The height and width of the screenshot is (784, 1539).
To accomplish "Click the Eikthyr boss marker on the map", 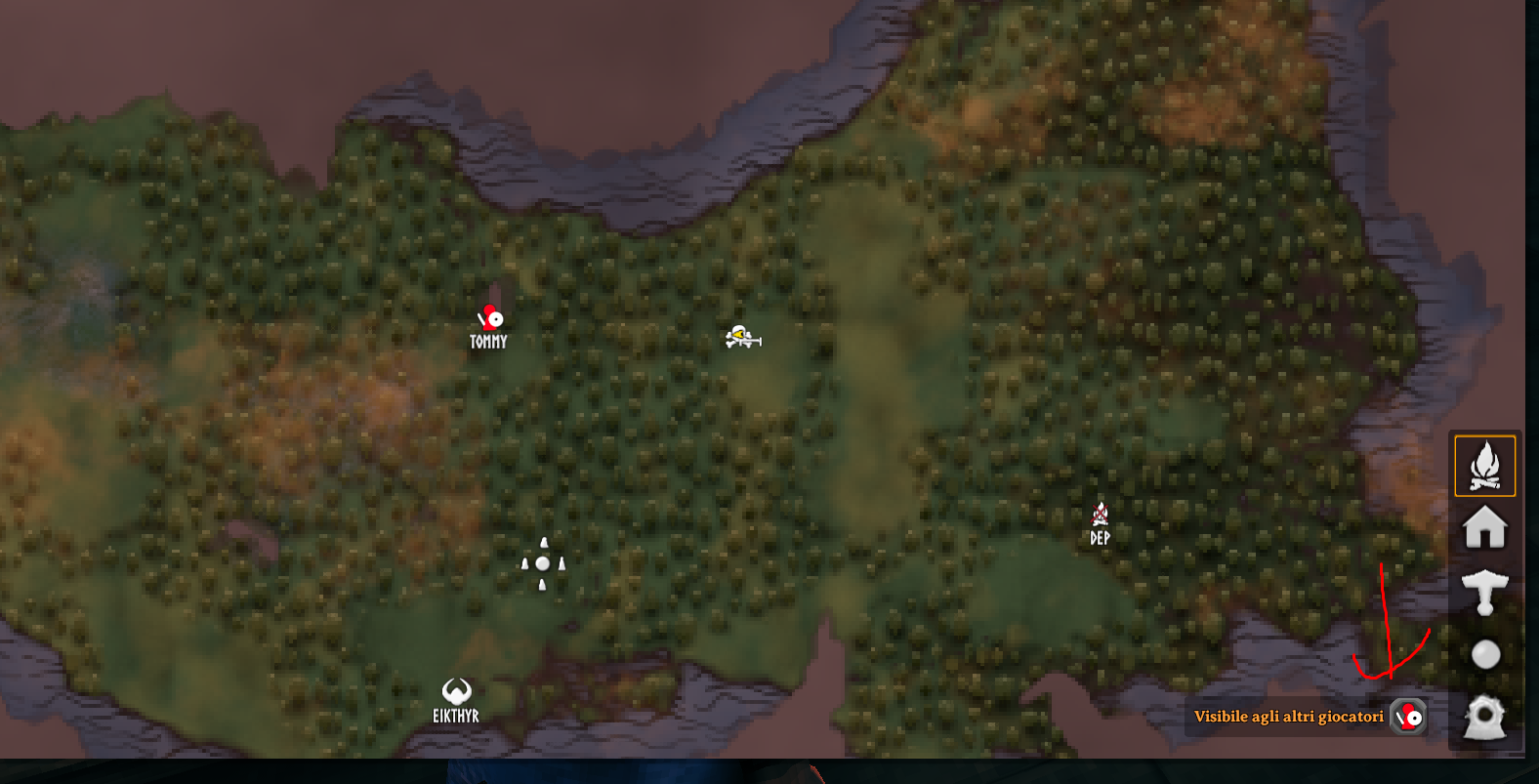I will (x=457, y=691).
